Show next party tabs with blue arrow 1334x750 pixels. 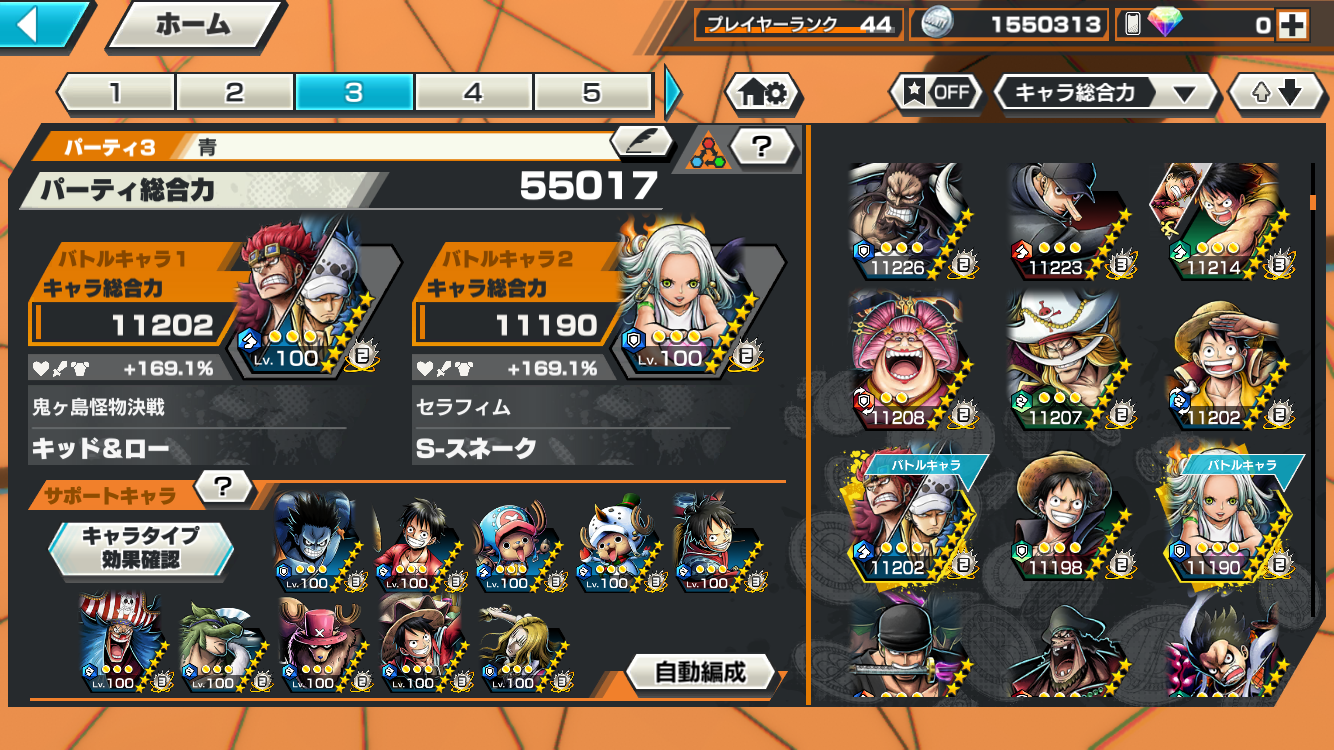point(673,93)
